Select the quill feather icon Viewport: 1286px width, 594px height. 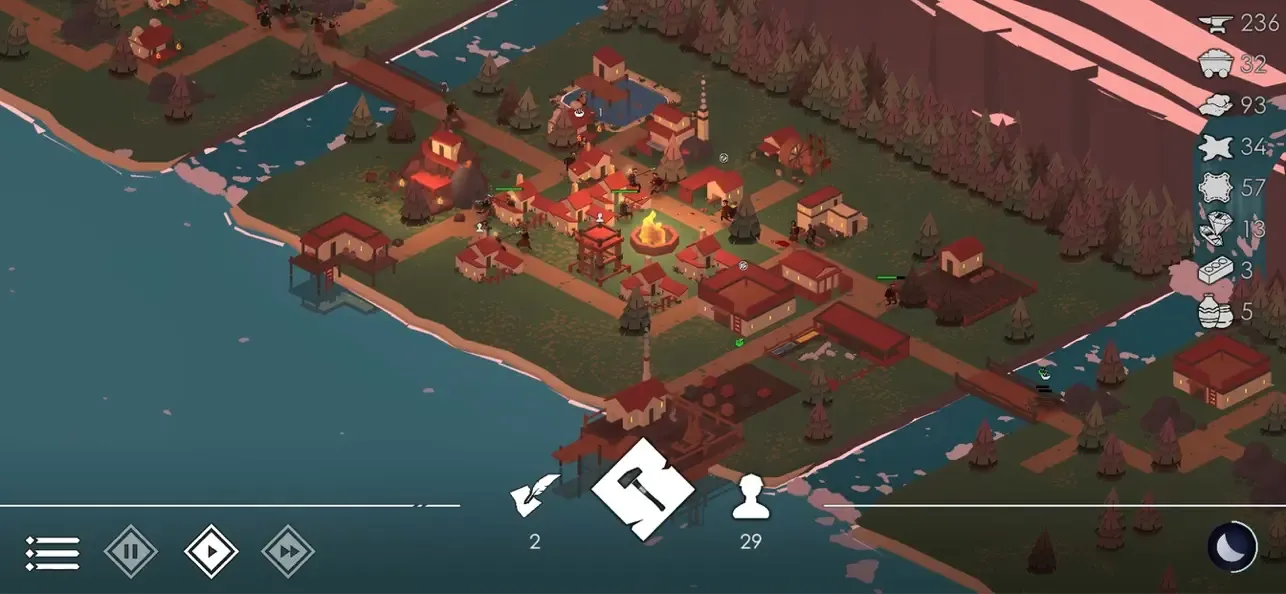coord(535,494)
